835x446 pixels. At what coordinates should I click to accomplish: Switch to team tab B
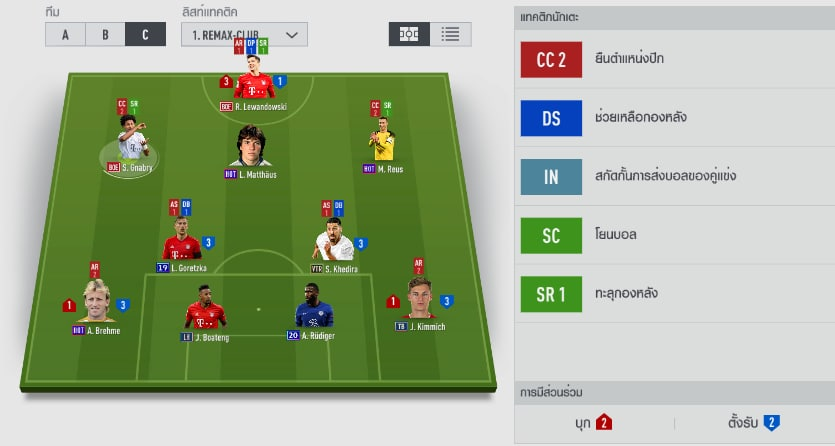pos(105,34)
